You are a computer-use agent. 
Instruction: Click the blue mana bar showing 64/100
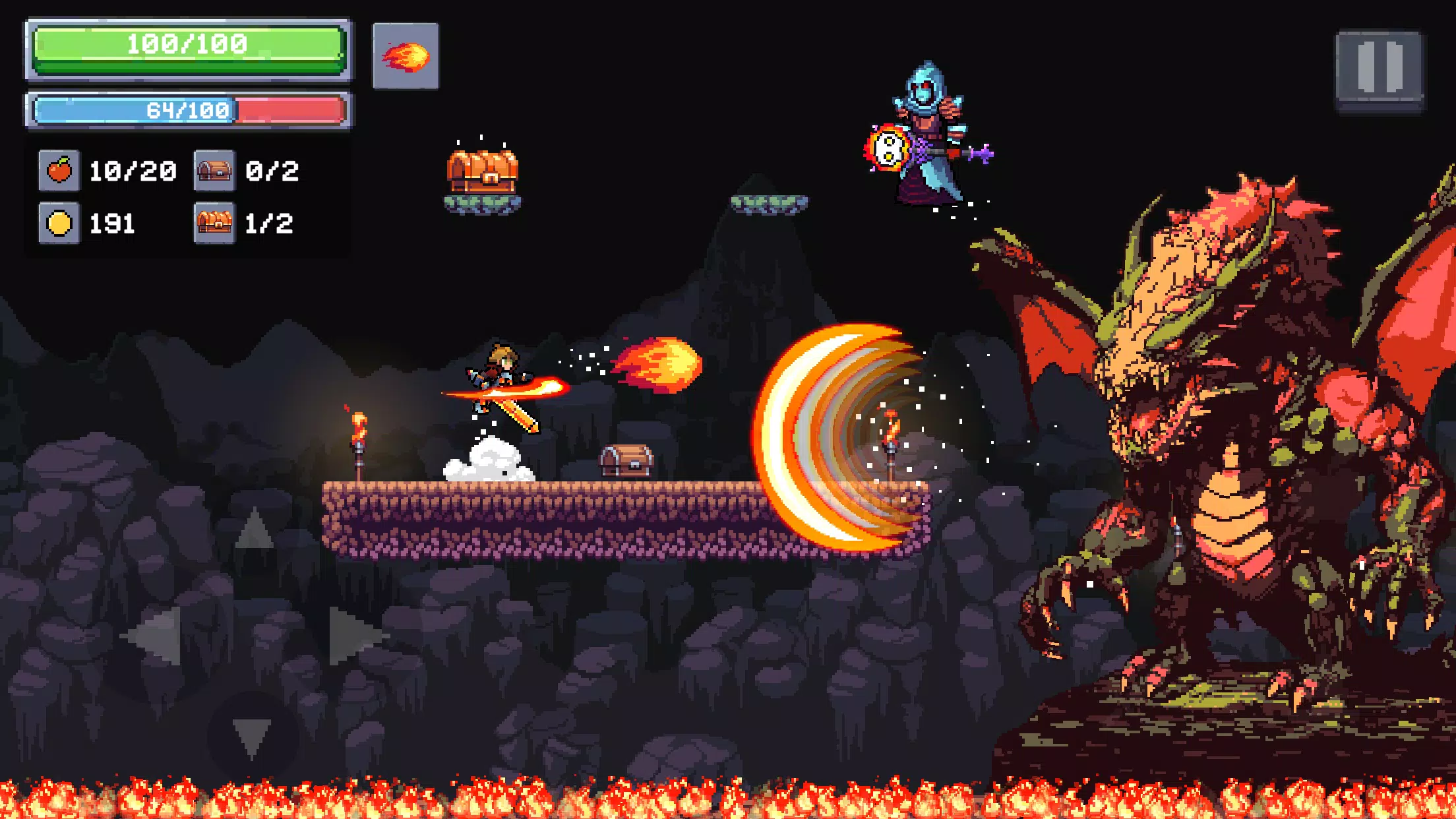pyautogui.click(x=187, y=110)
